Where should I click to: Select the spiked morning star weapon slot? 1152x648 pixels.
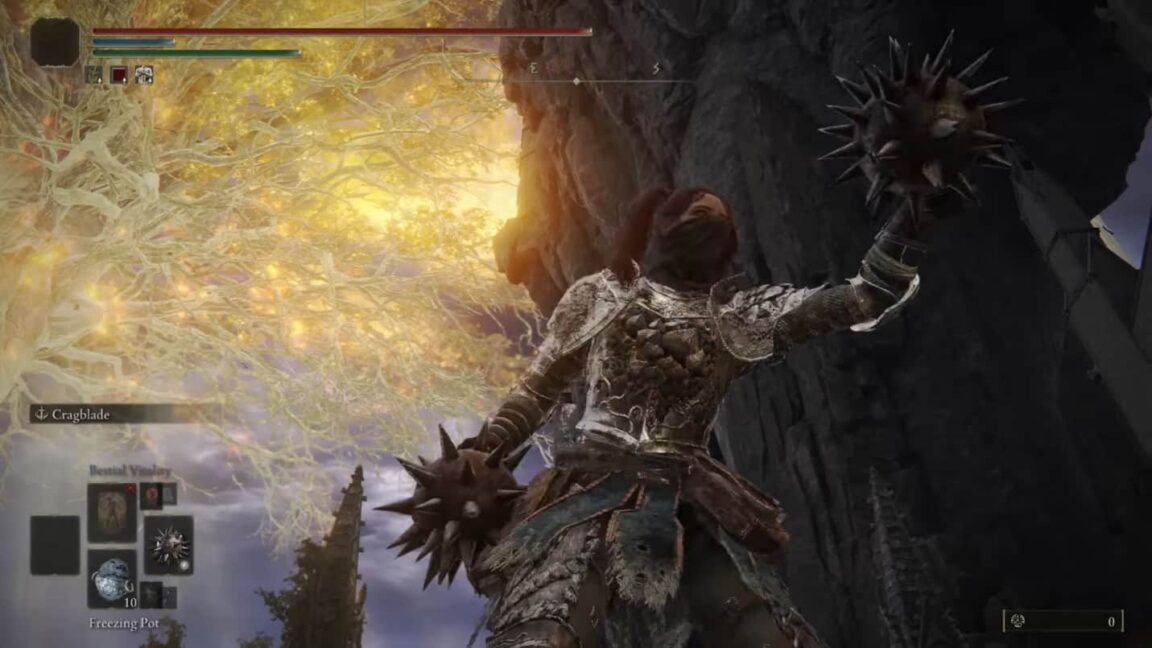[168, 544]
